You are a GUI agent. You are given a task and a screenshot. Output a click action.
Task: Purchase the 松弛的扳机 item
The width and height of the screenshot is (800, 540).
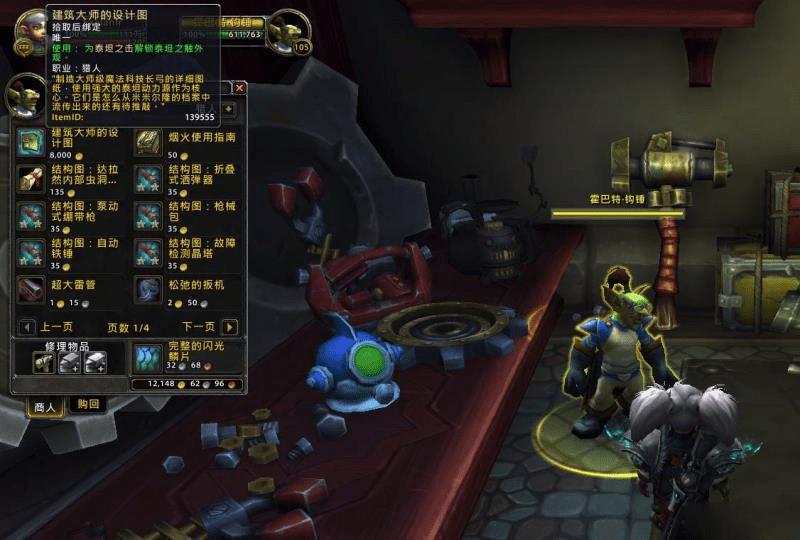pos(148,289)
